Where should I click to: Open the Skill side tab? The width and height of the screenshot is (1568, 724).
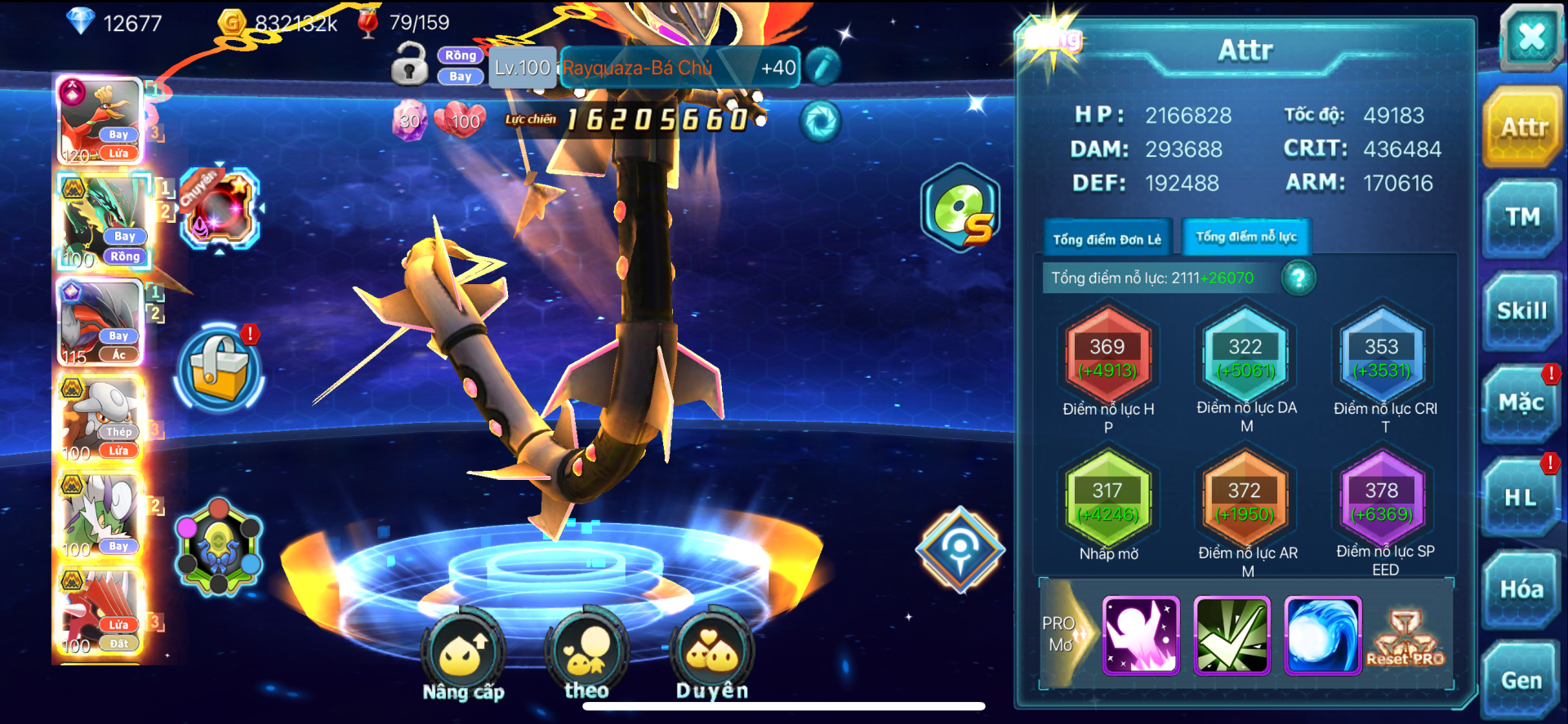click(x=1521, y=311)
